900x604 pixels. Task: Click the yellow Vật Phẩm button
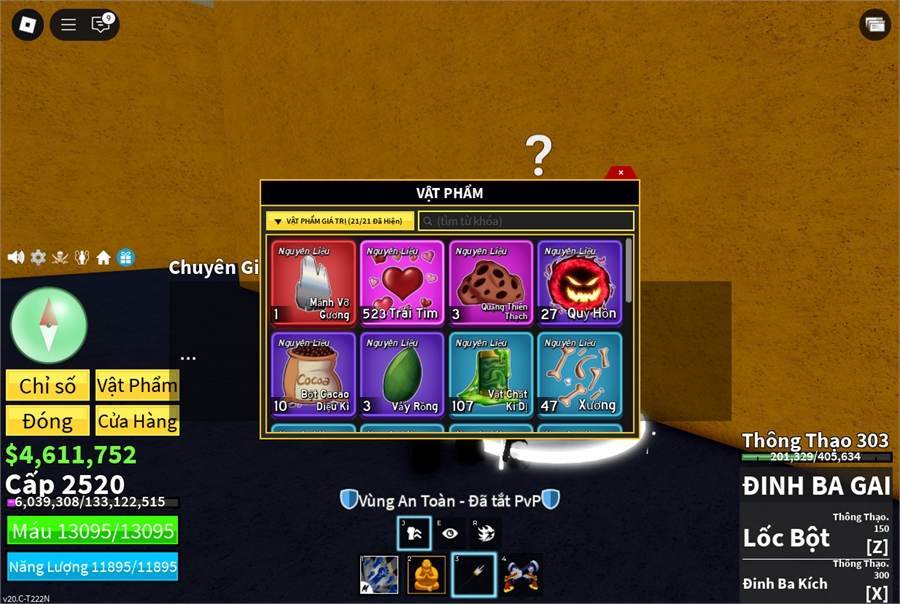coord(137,386)
